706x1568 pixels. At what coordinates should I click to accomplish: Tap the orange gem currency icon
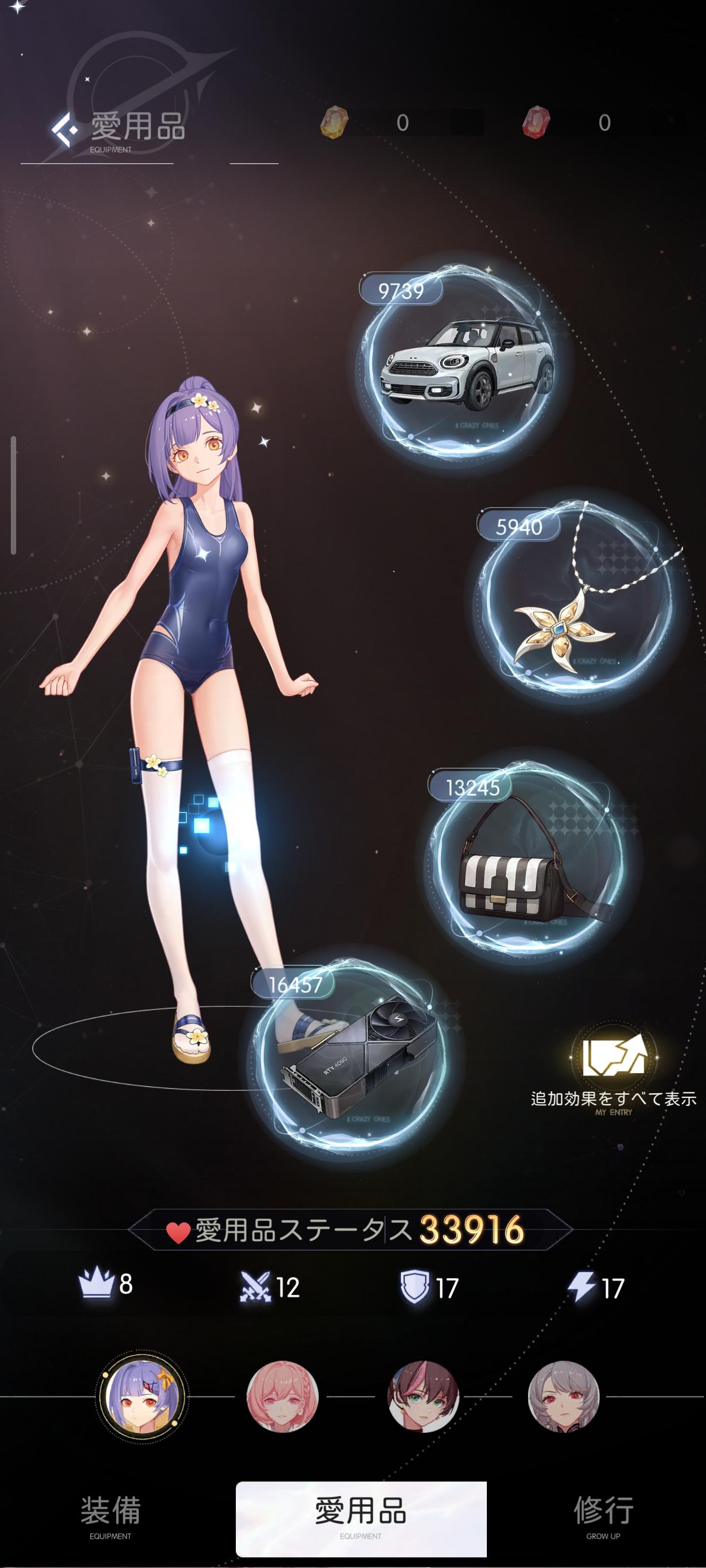(x=334, y=122)
